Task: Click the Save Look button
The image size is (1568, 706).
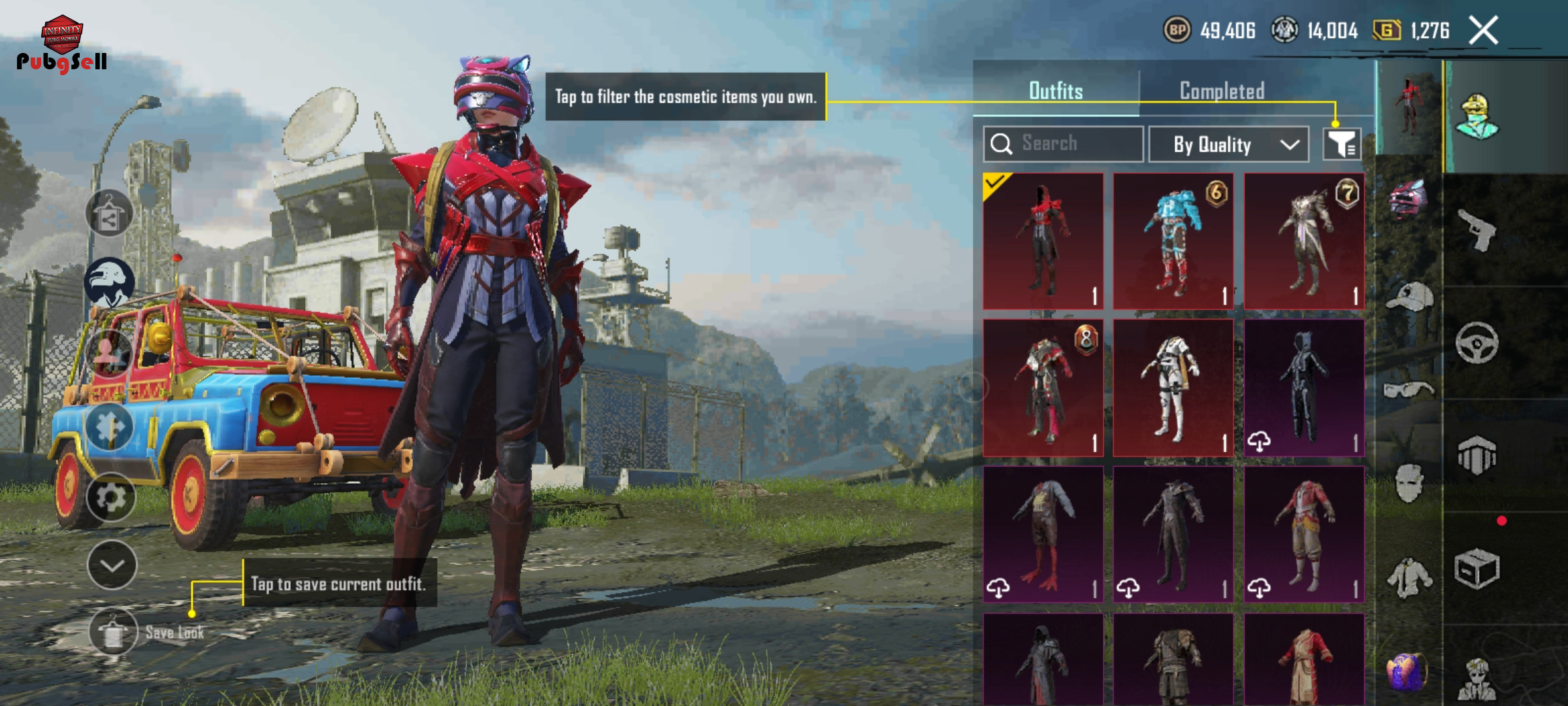Action: (114, 632)
